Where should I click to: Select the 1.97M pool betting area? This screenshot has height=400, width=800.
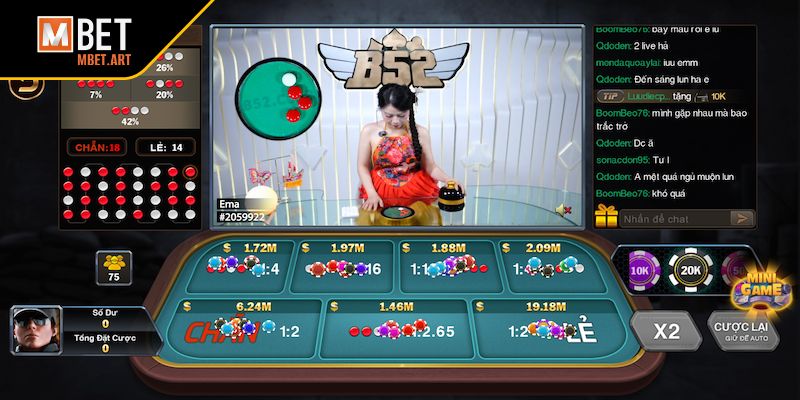click(346, 263)
